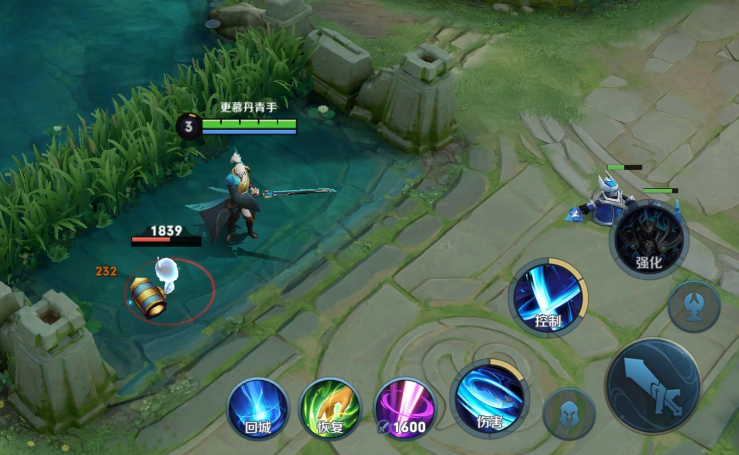Select the helmet minion-target button

click(569, 413)
